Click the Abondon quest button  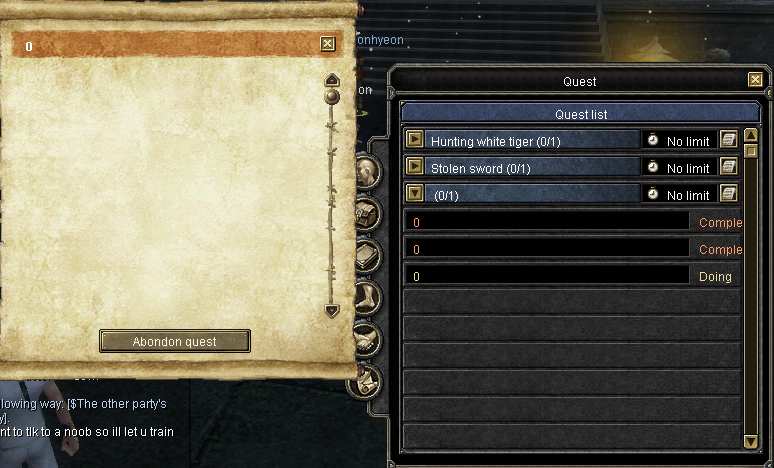tap(175, 341)
